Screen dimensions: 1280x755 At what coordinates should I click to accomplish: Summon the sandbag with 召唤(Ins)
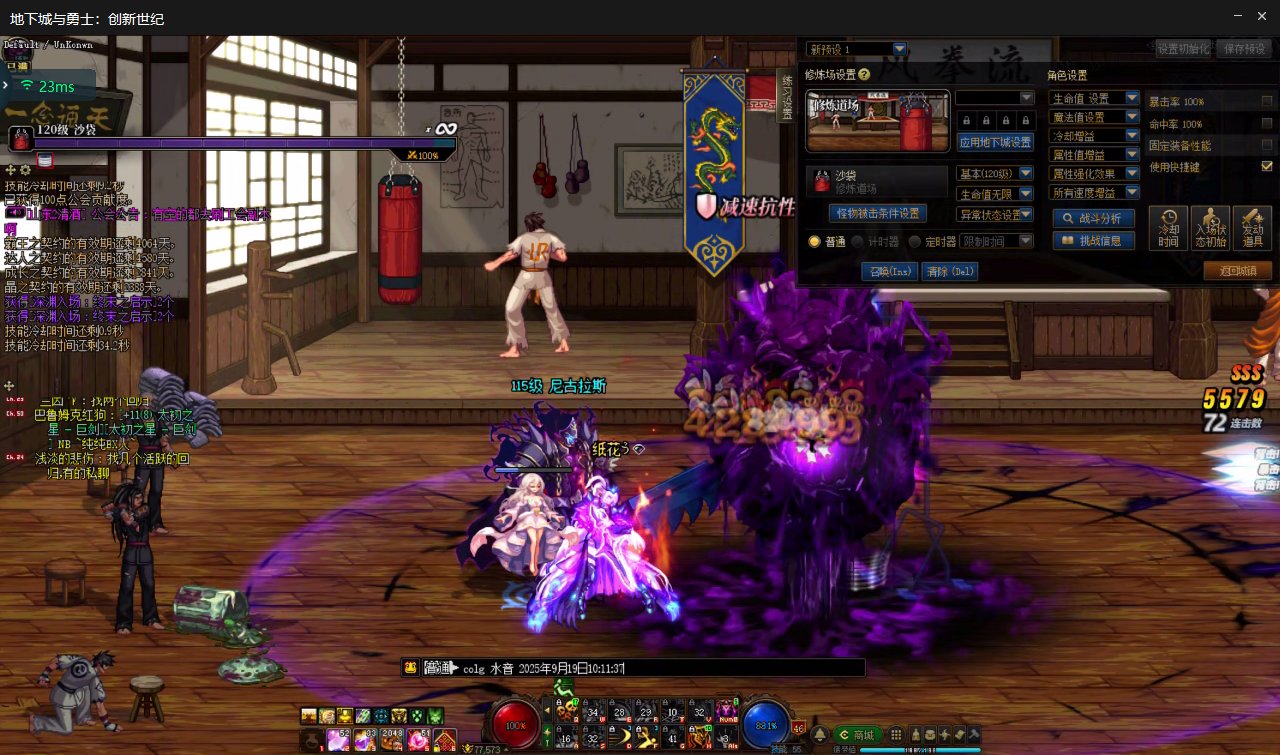889,271
